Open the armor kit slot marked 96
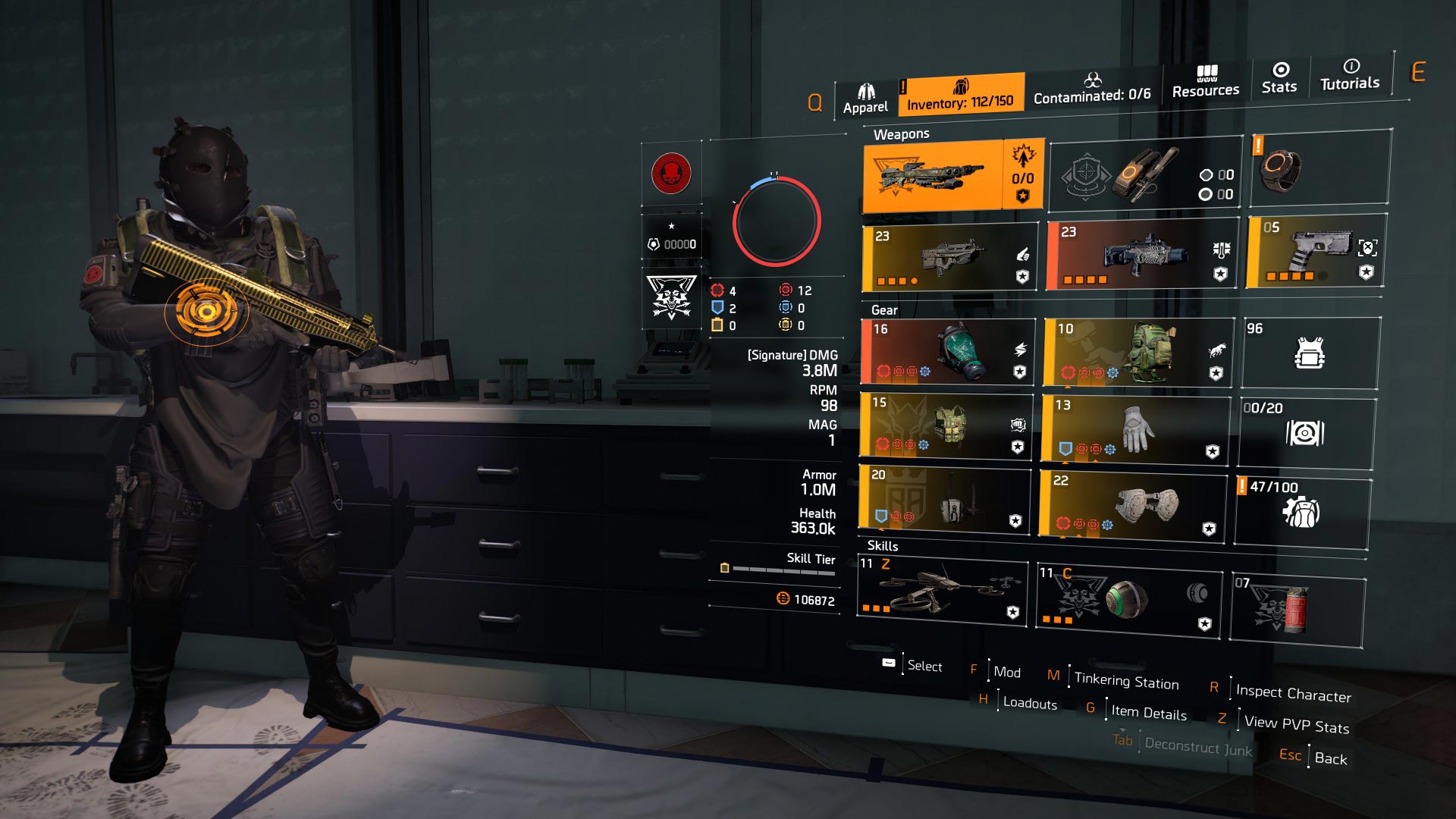The height and width of the screenshot is (819, 1456). (1310, 353)
